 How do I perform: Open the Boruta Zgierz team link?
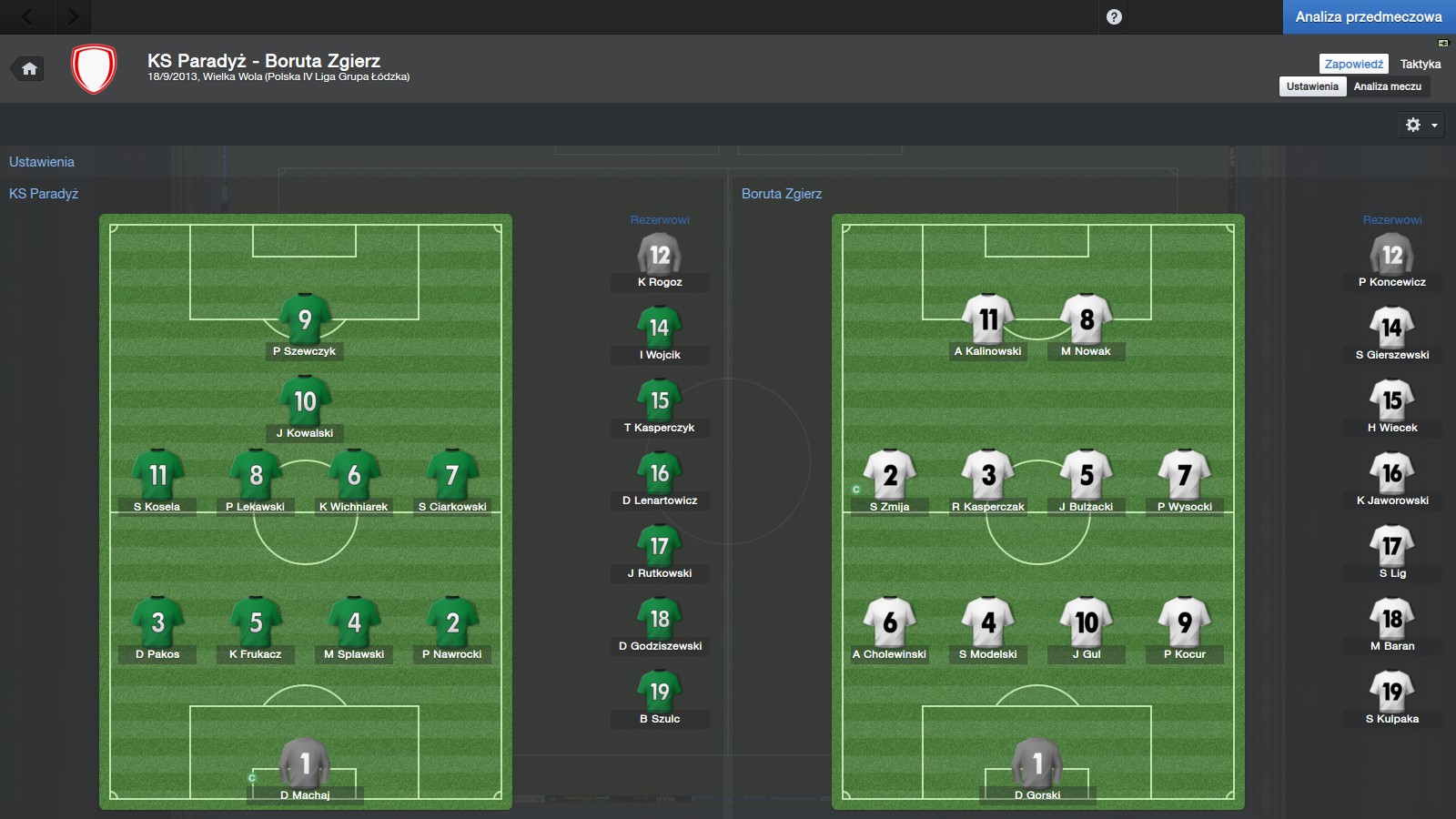[x=781, y=194]
